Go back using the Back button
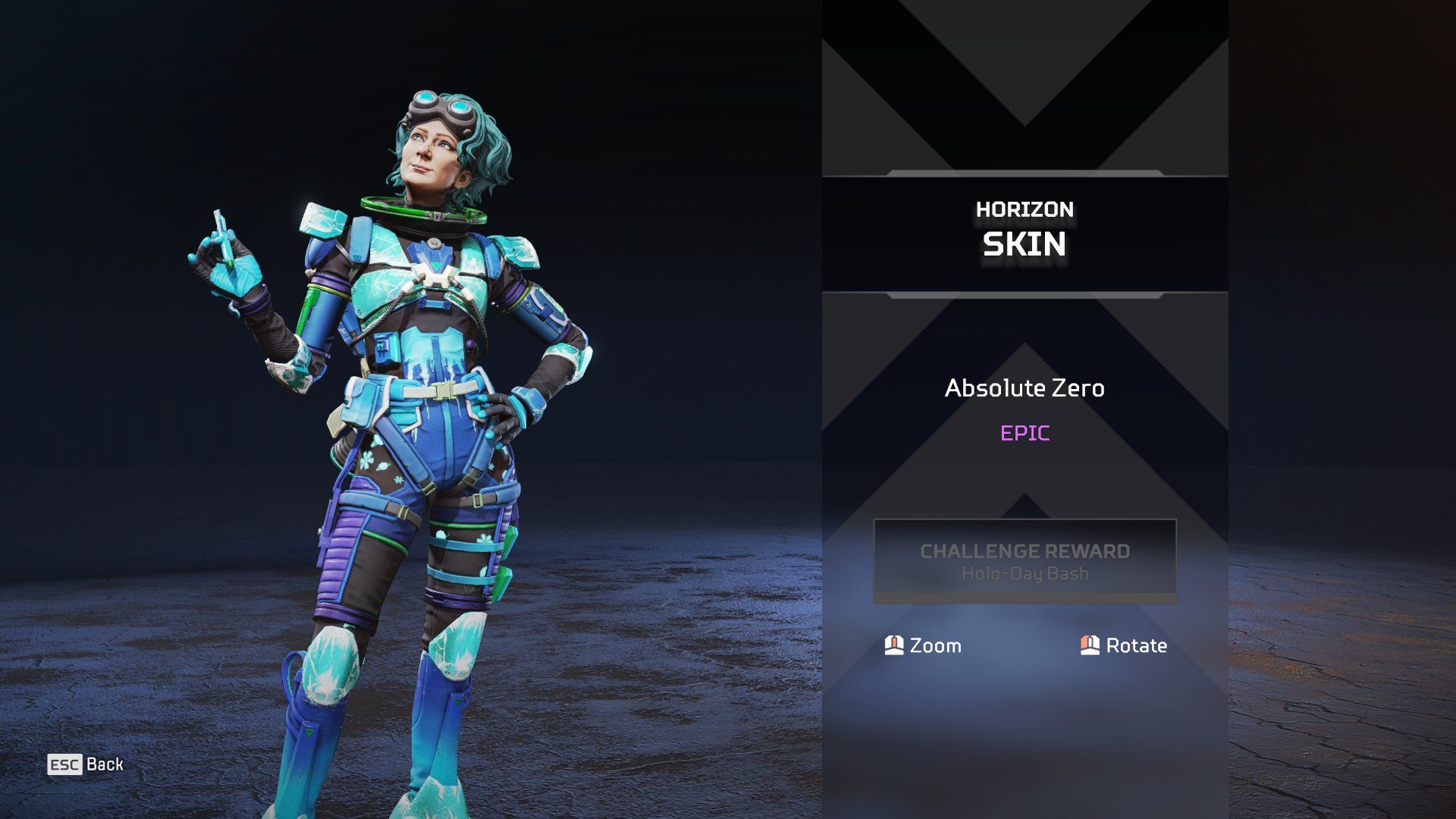This screenshot has width=1456, height=819. [86, 764]
